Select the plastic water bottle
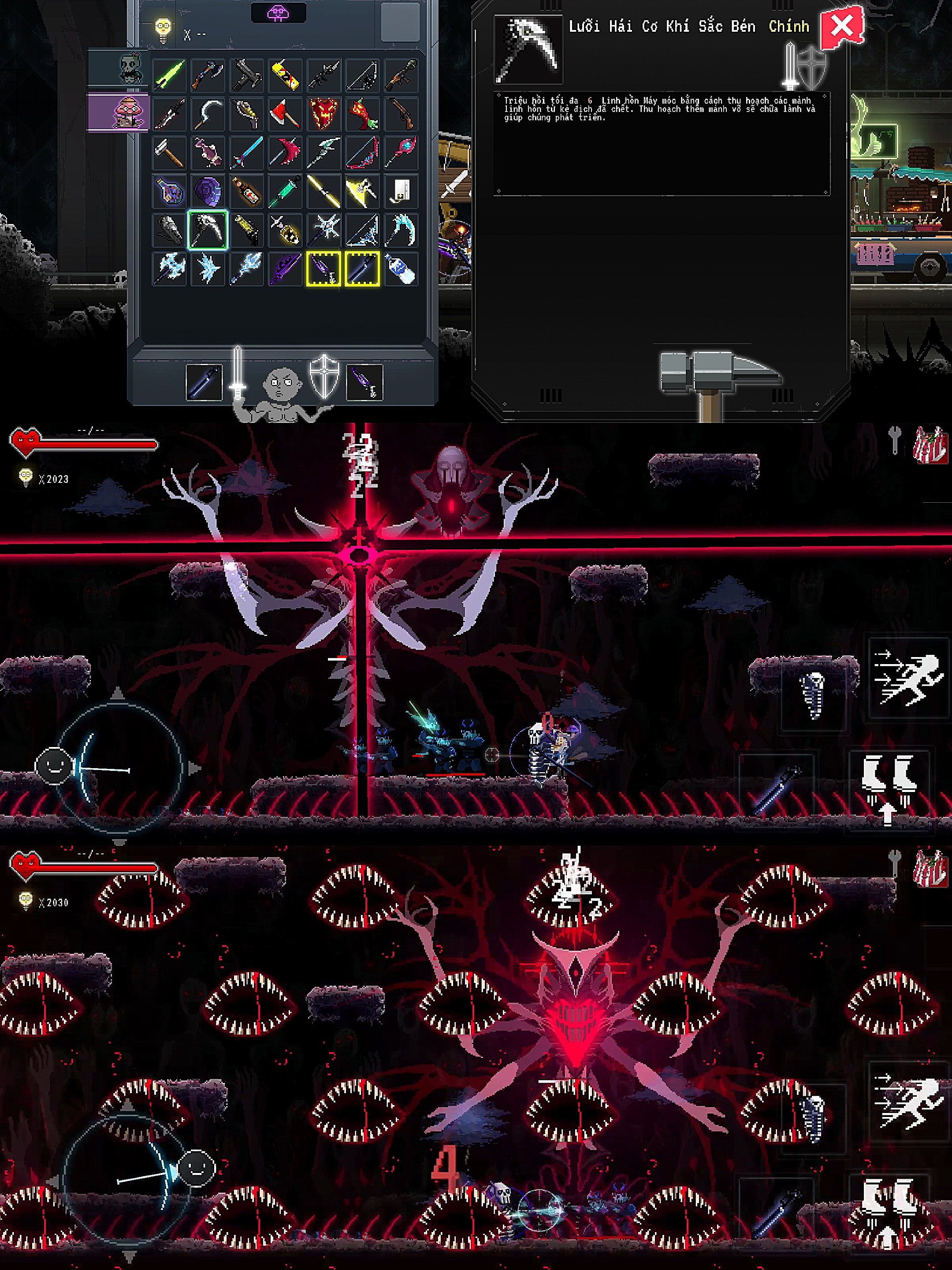This screenshot has height=1270, width=952. (401, 269)
